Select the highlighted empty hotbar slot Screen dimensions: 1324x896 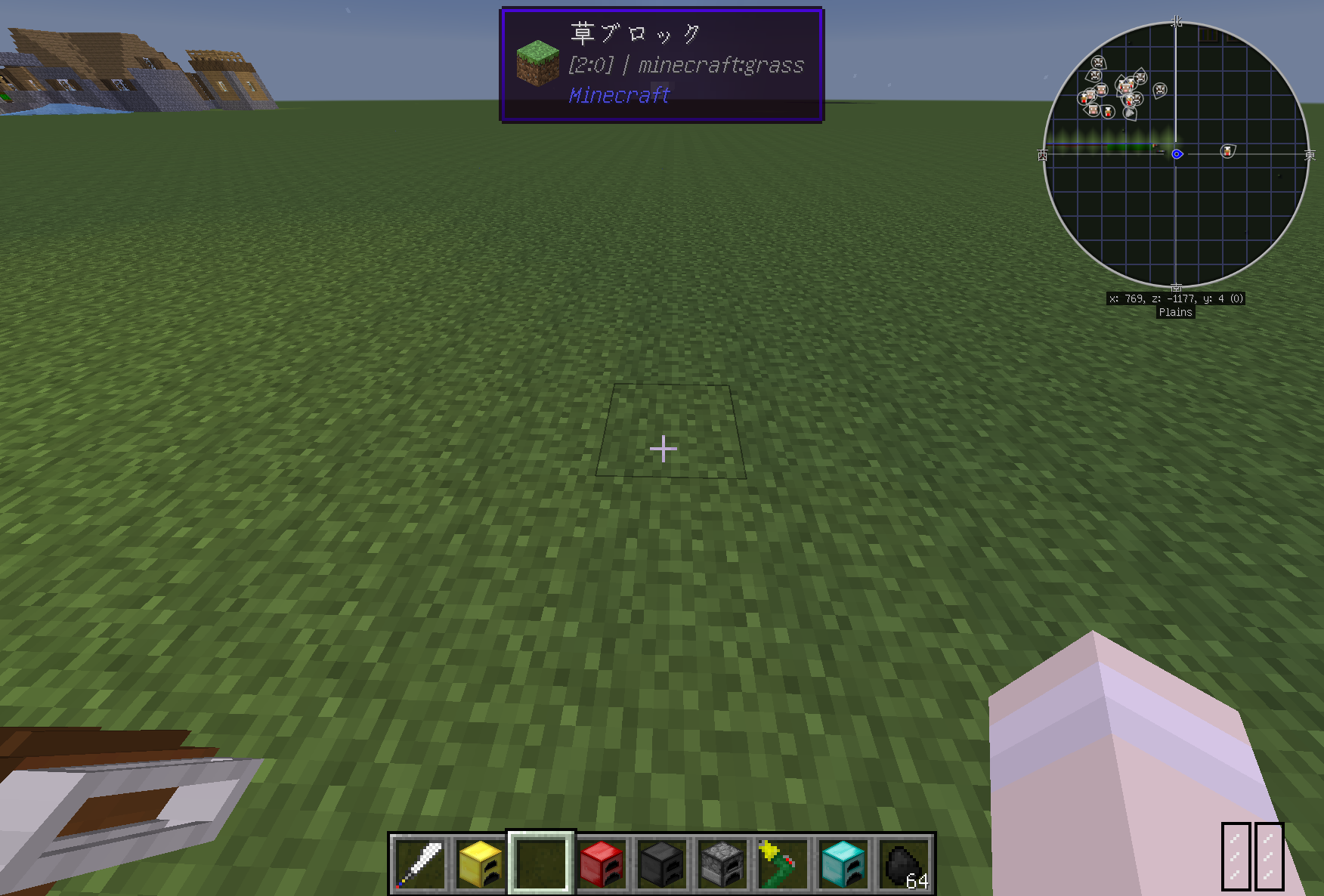point(541,865)
